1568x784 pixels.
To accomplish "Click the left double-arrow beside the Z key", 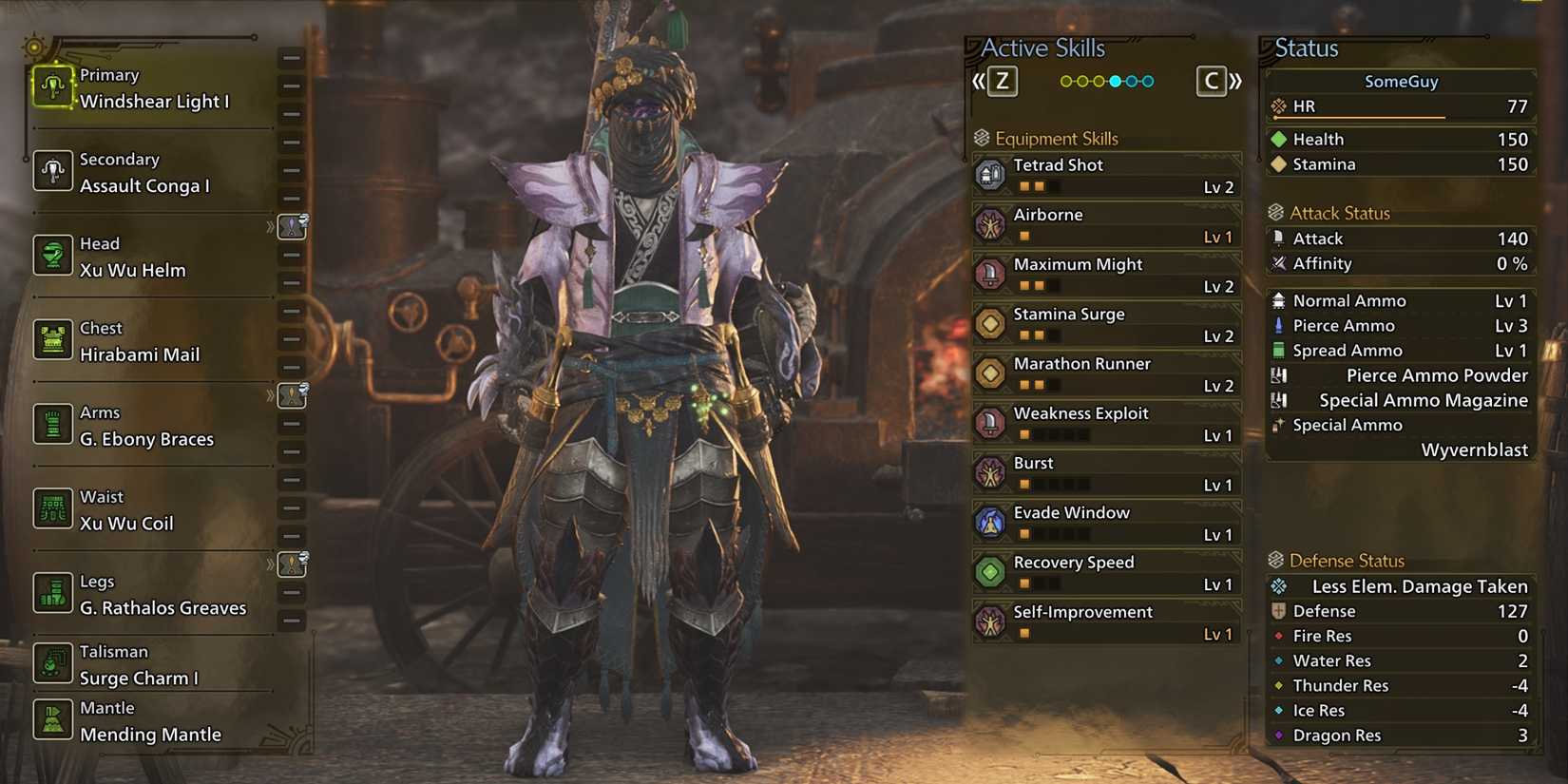I will (980, 82).
